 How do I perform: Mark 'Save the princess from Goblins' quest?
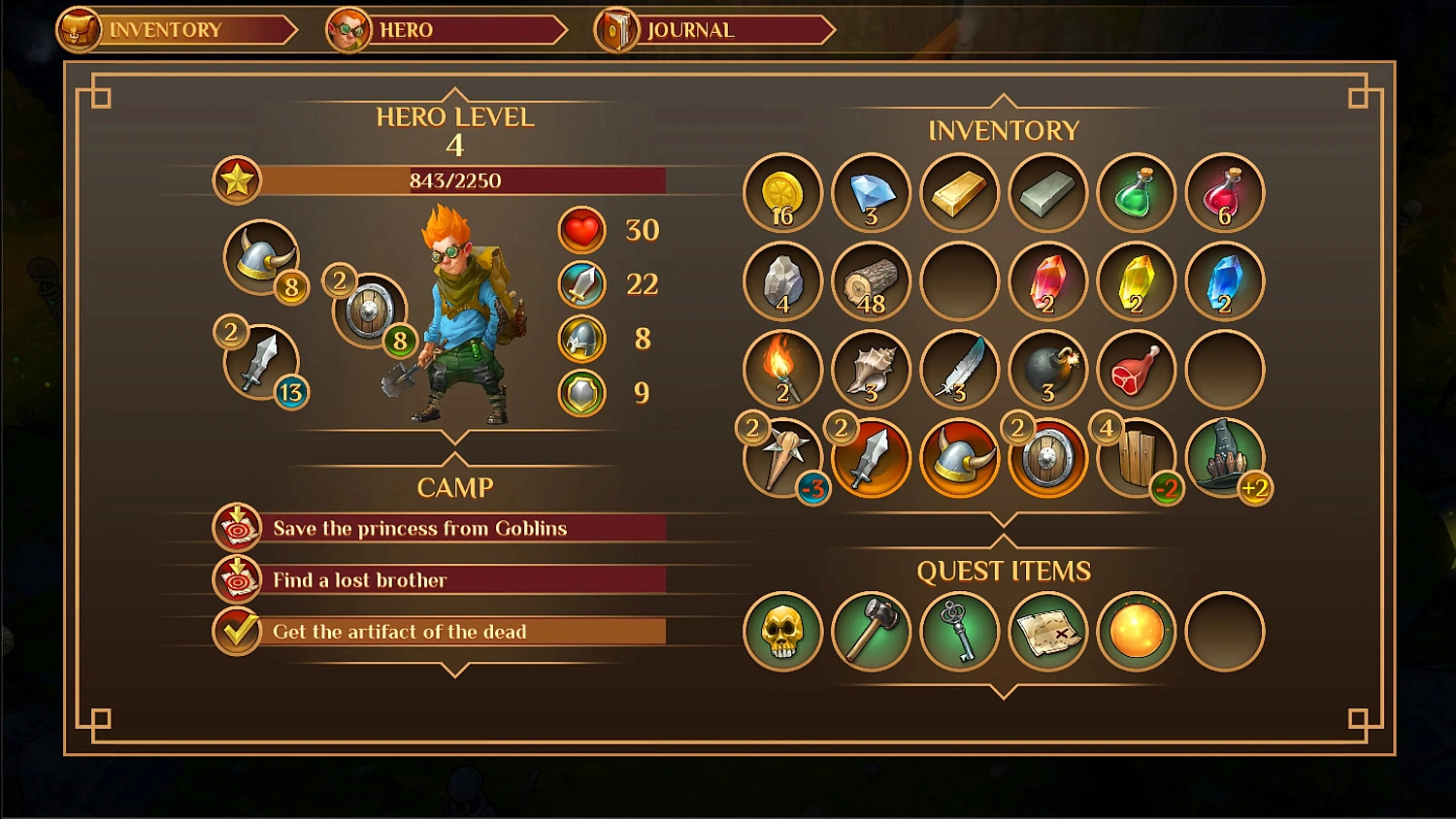(x=236, y=528)
